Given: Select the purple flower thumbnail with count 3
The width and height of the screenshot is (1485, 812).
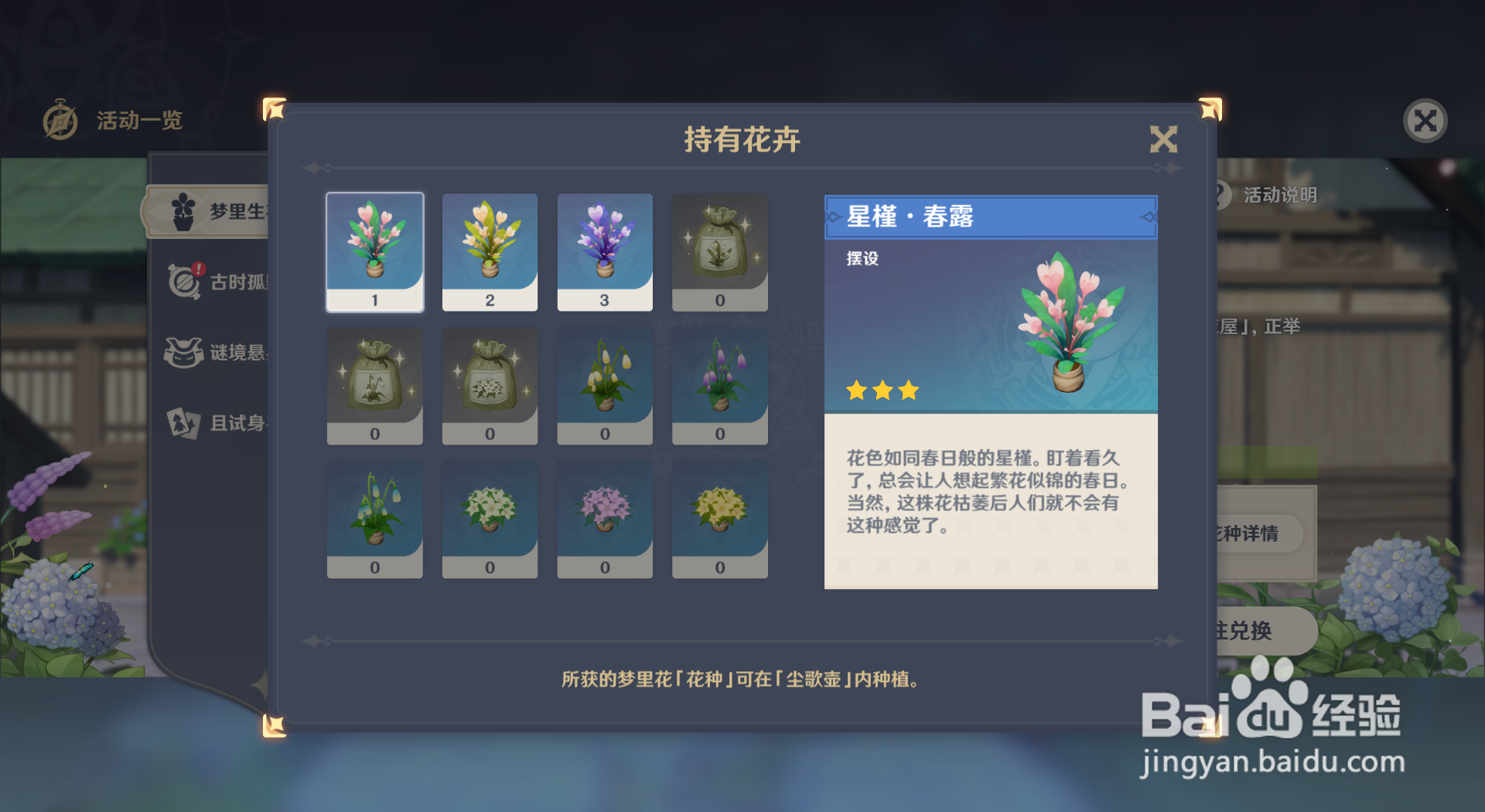Looking at the screenshot, I should click(x=604, y=252).
